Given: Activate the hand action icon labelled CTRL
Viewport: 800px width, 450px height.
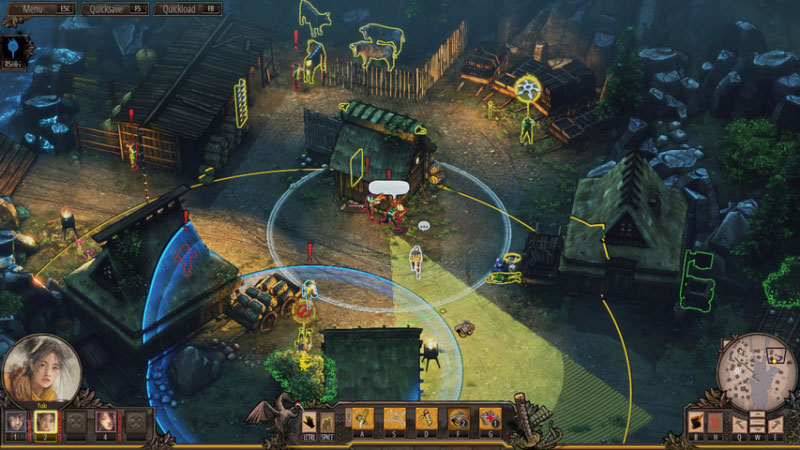Looking at the screenshot, I should [309, 420].
